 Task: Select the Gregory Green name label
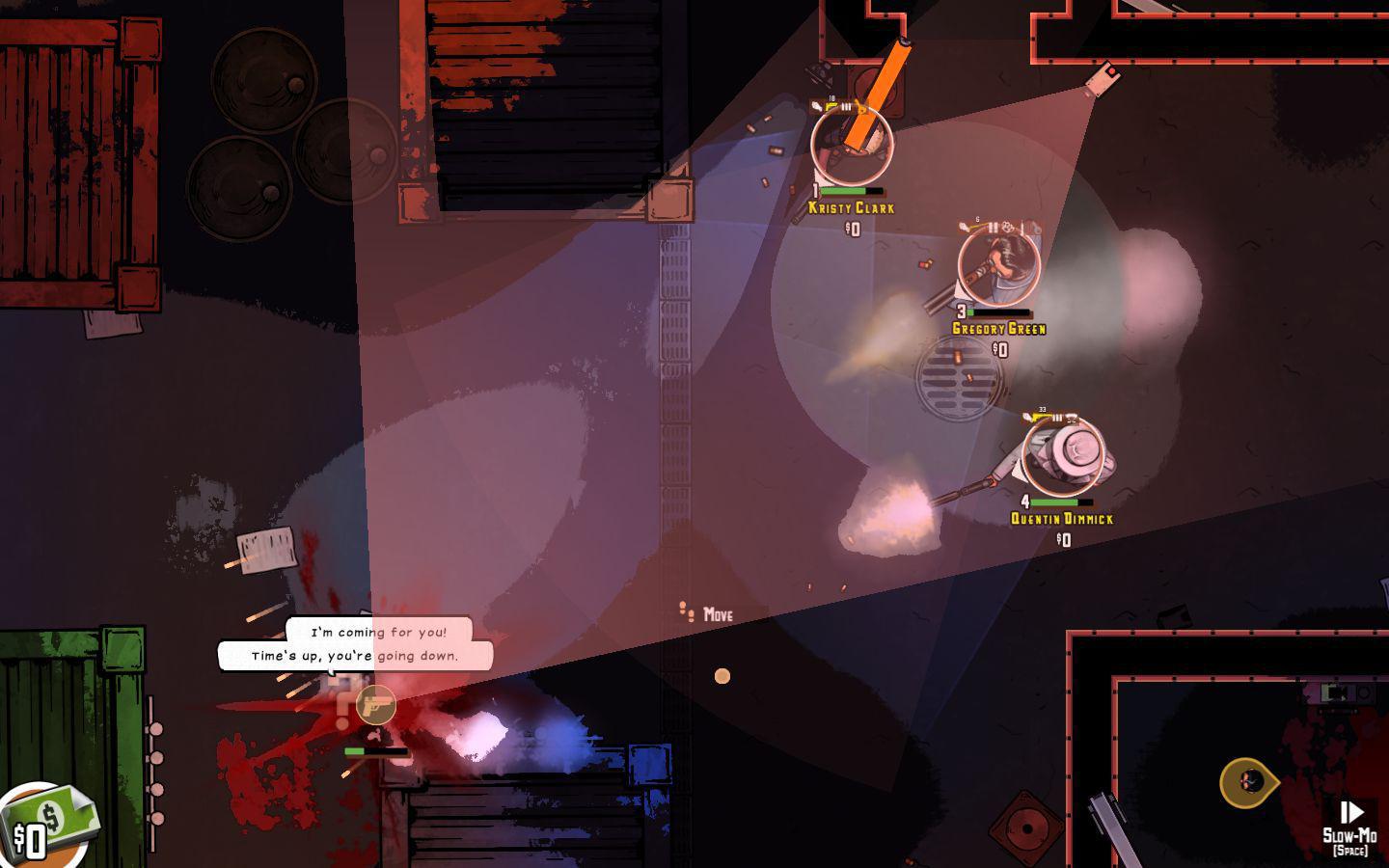pyautogui.click(x=998, y=329)
